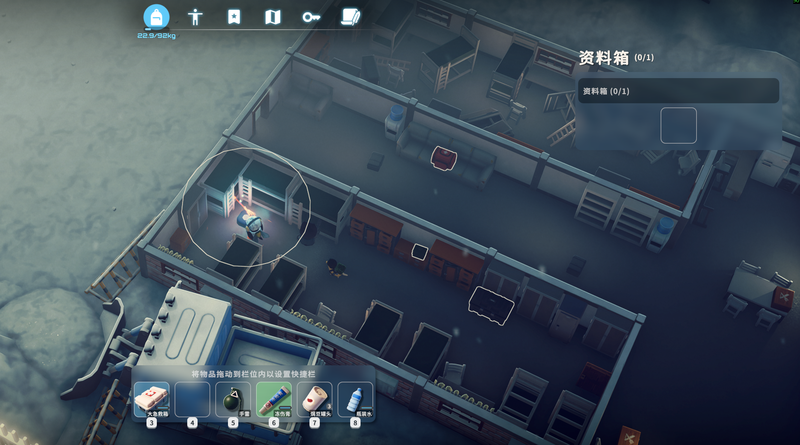The image size is (800, 445).
Task: Switch to the character figure tab
Action: 196,17
